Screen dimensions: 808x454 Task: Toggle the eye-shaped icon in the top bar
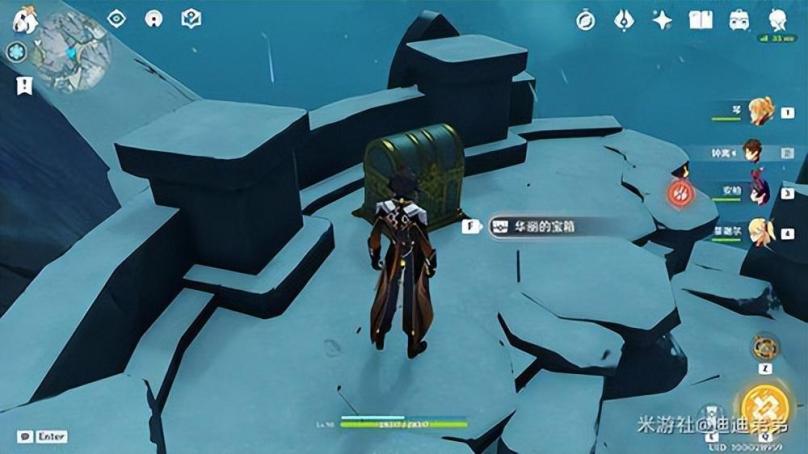tap(117, 18)
